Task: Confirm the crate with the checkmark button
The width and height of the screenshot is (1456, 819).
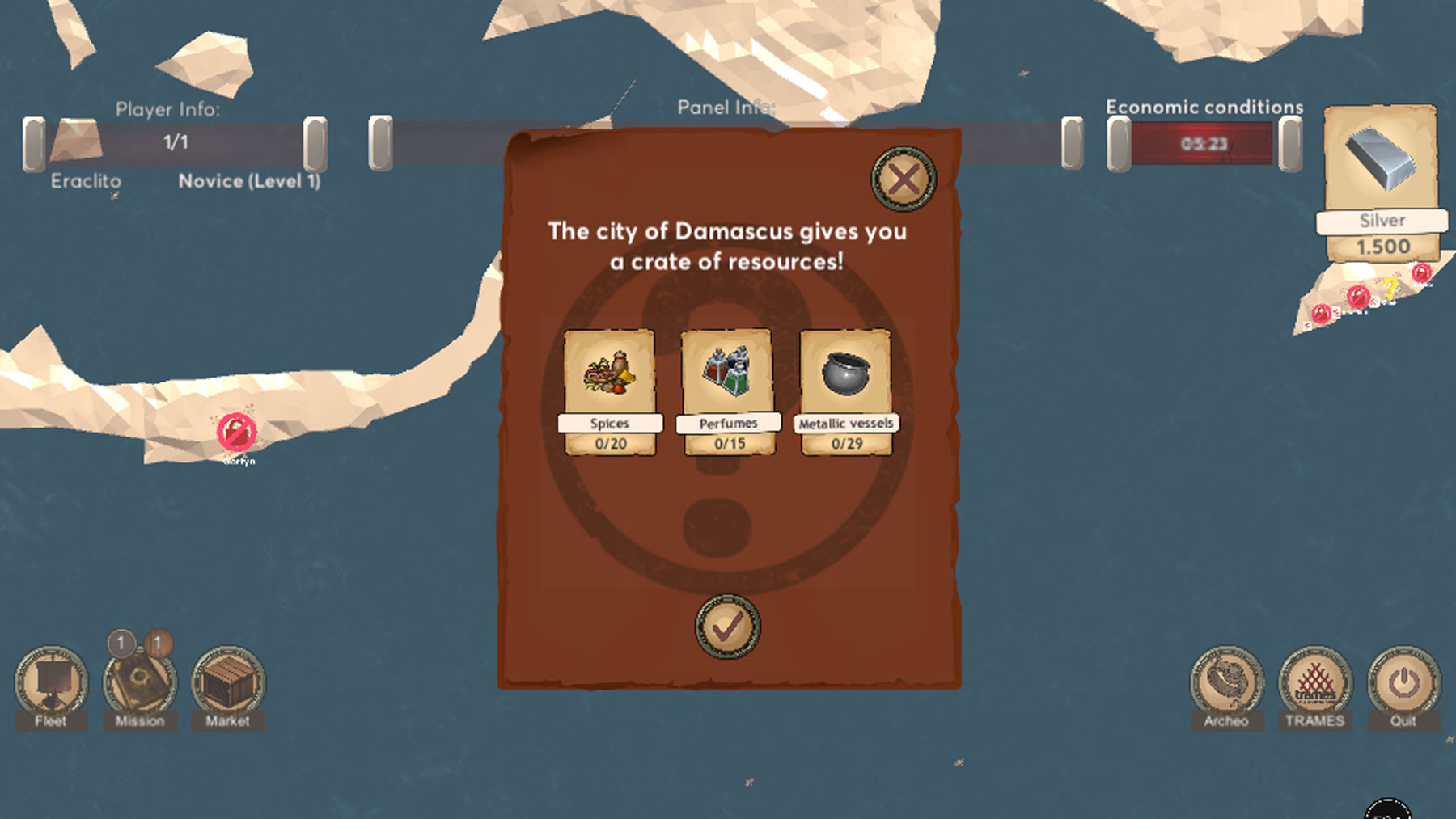Action: click(727, 627)
